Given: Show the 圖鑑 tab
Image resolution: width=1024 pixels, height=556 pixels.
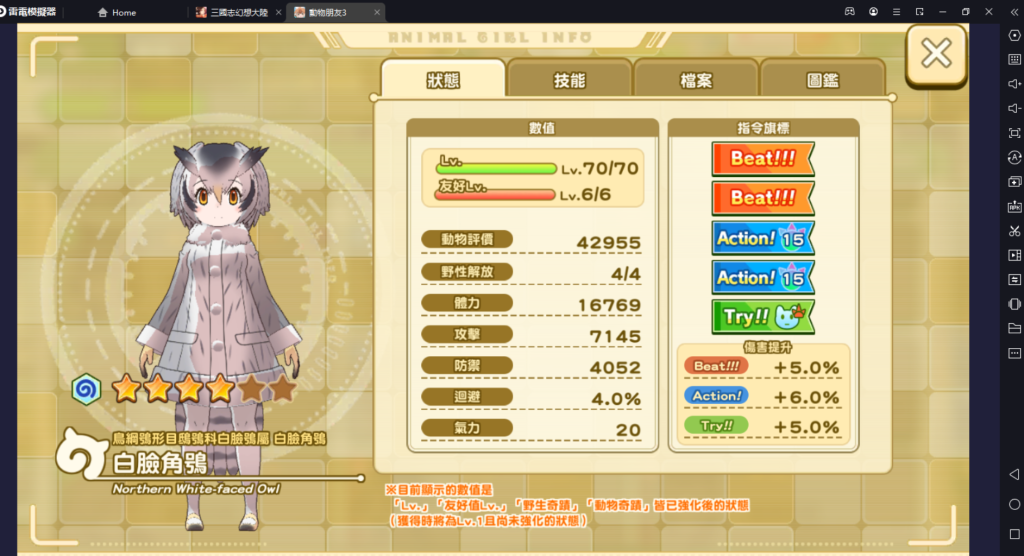Looking at the screenshot, I should point(822,81).
